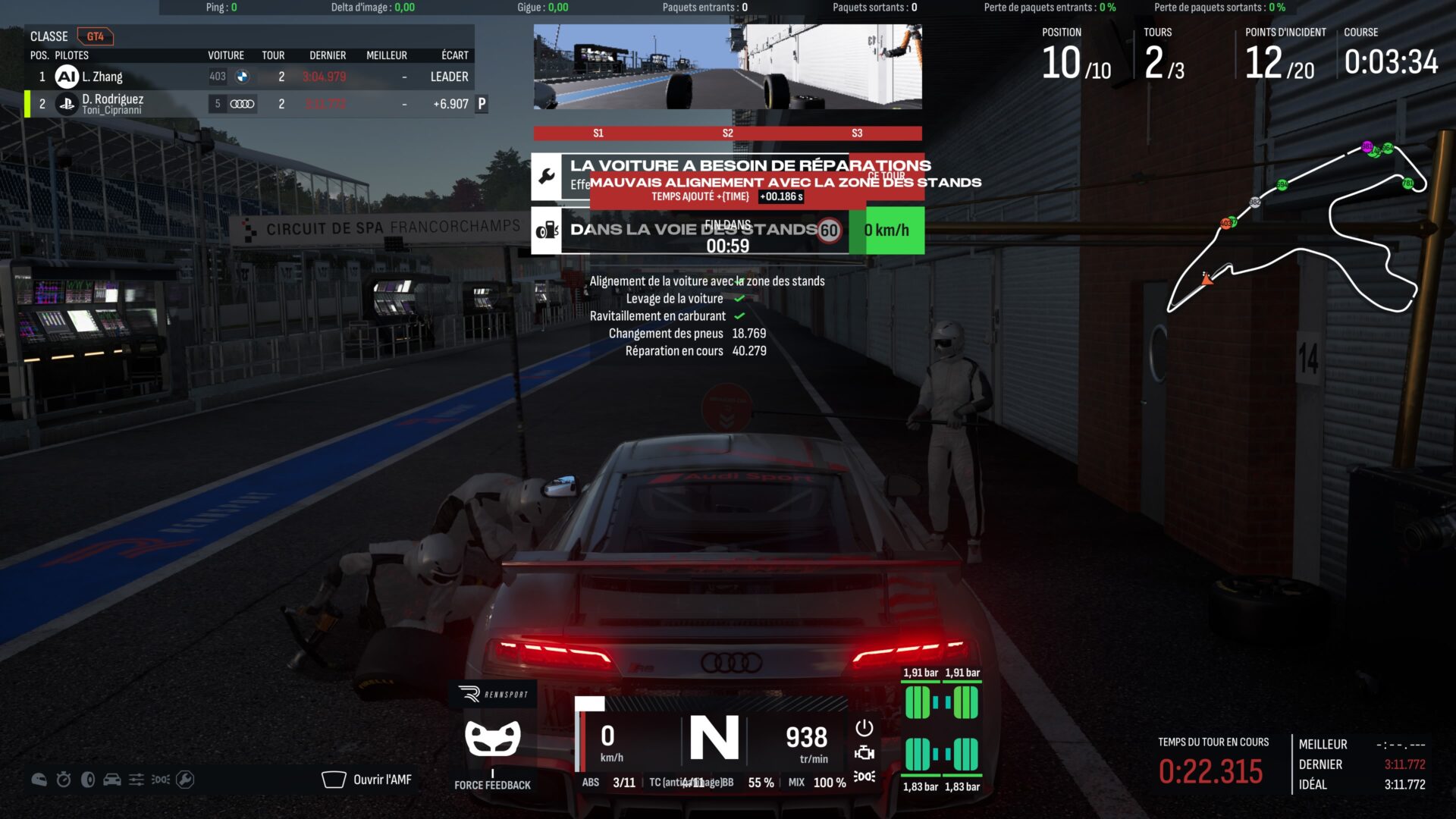Toggle the headlights icon in bottom toolbar
Screen dimensions: 1456x819
[x=161, y=780]
